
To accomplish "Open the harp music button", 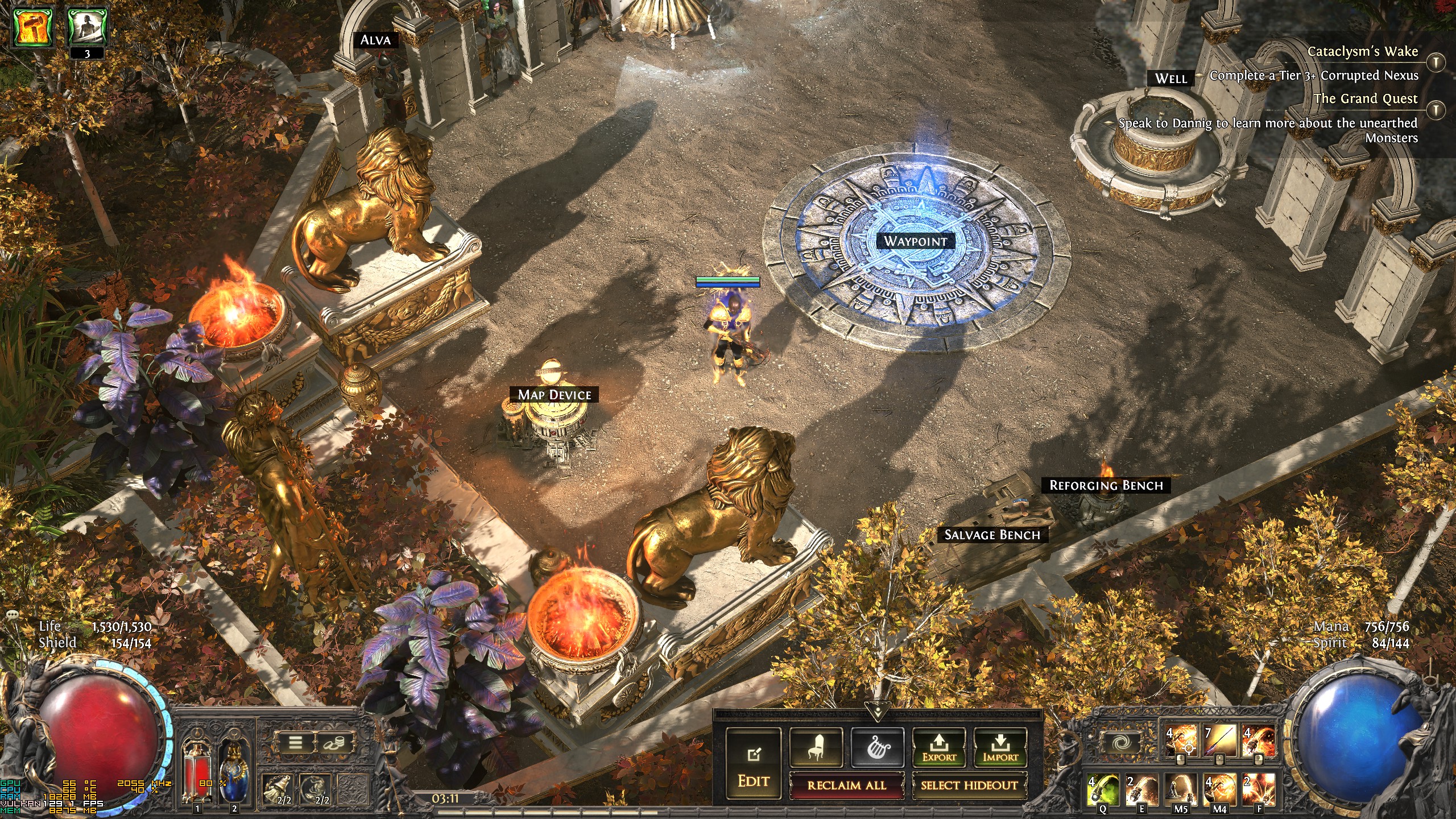I will point(877,747).
